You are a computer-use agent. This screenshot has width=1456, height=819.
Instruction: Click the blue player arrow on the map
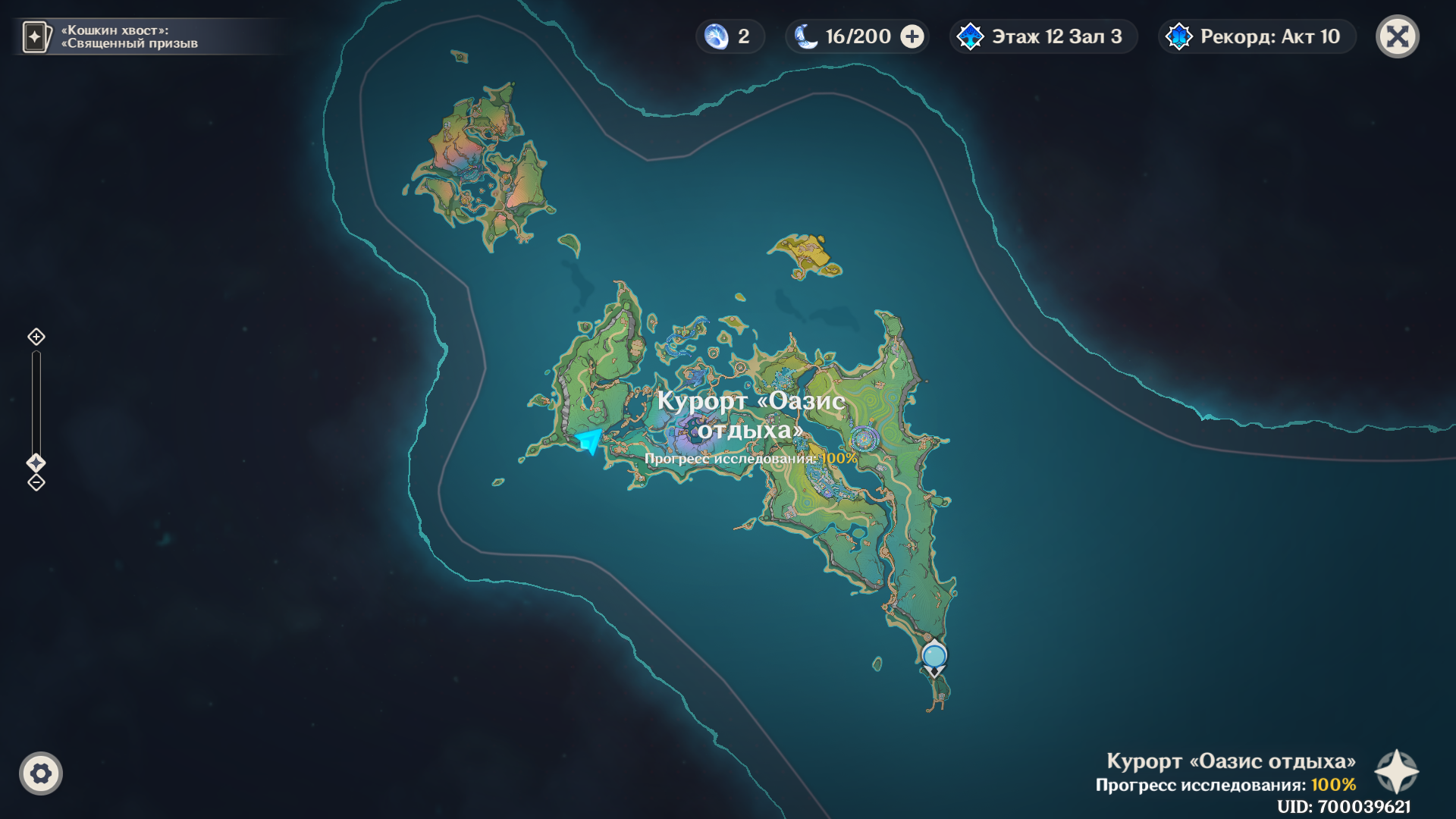[x=589, y=441]
